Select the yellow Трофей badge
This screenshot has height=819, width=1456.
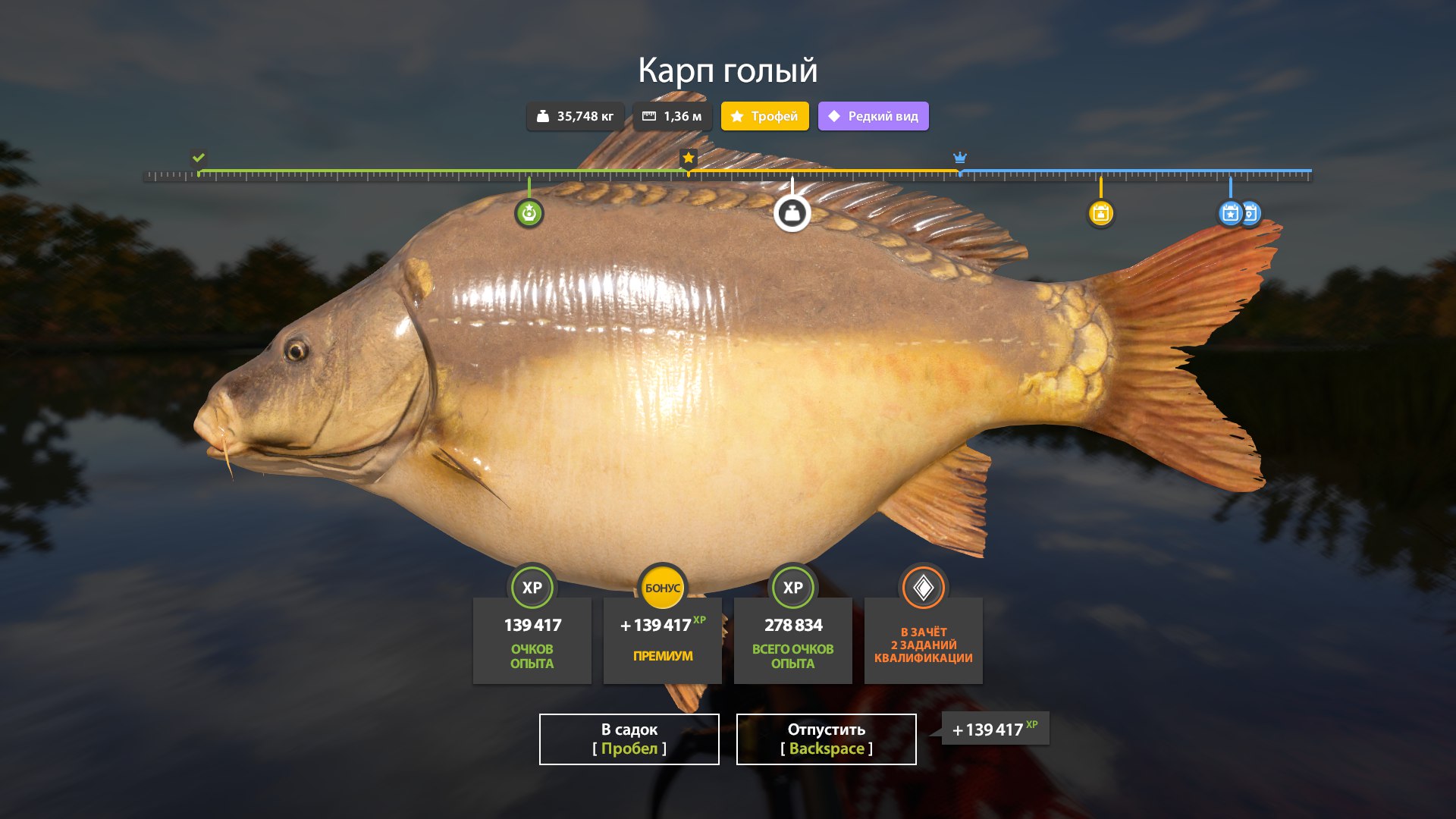tap(764, 116)
